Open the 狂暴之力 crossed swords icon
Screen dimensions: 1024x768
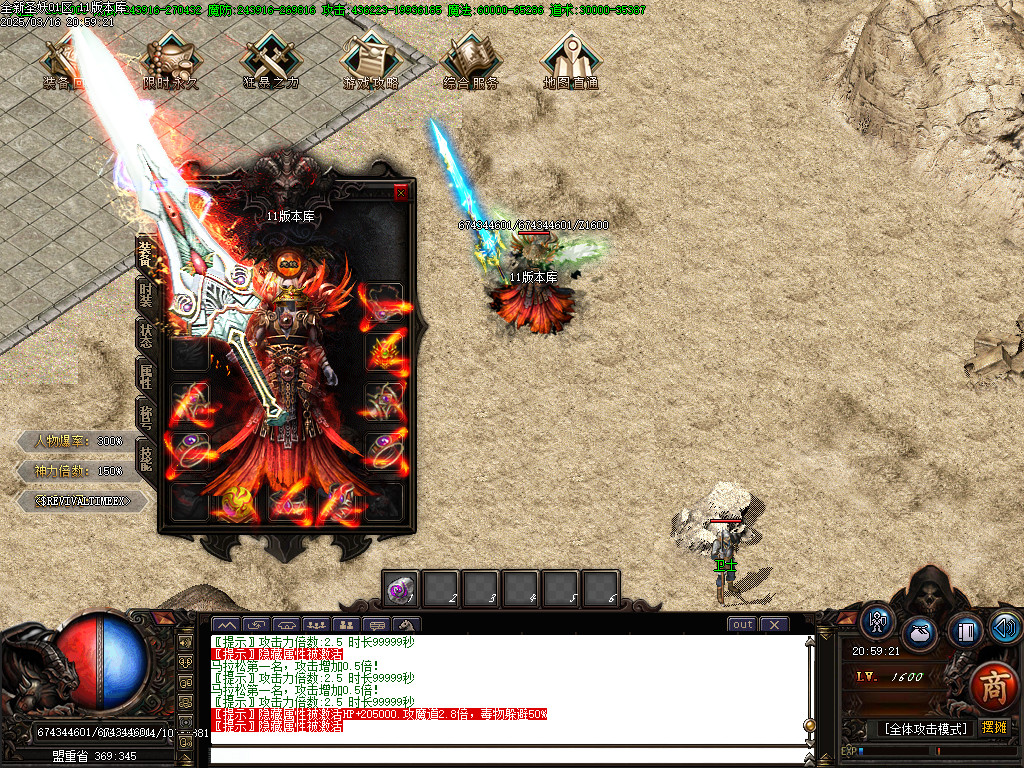pos(271,60)
